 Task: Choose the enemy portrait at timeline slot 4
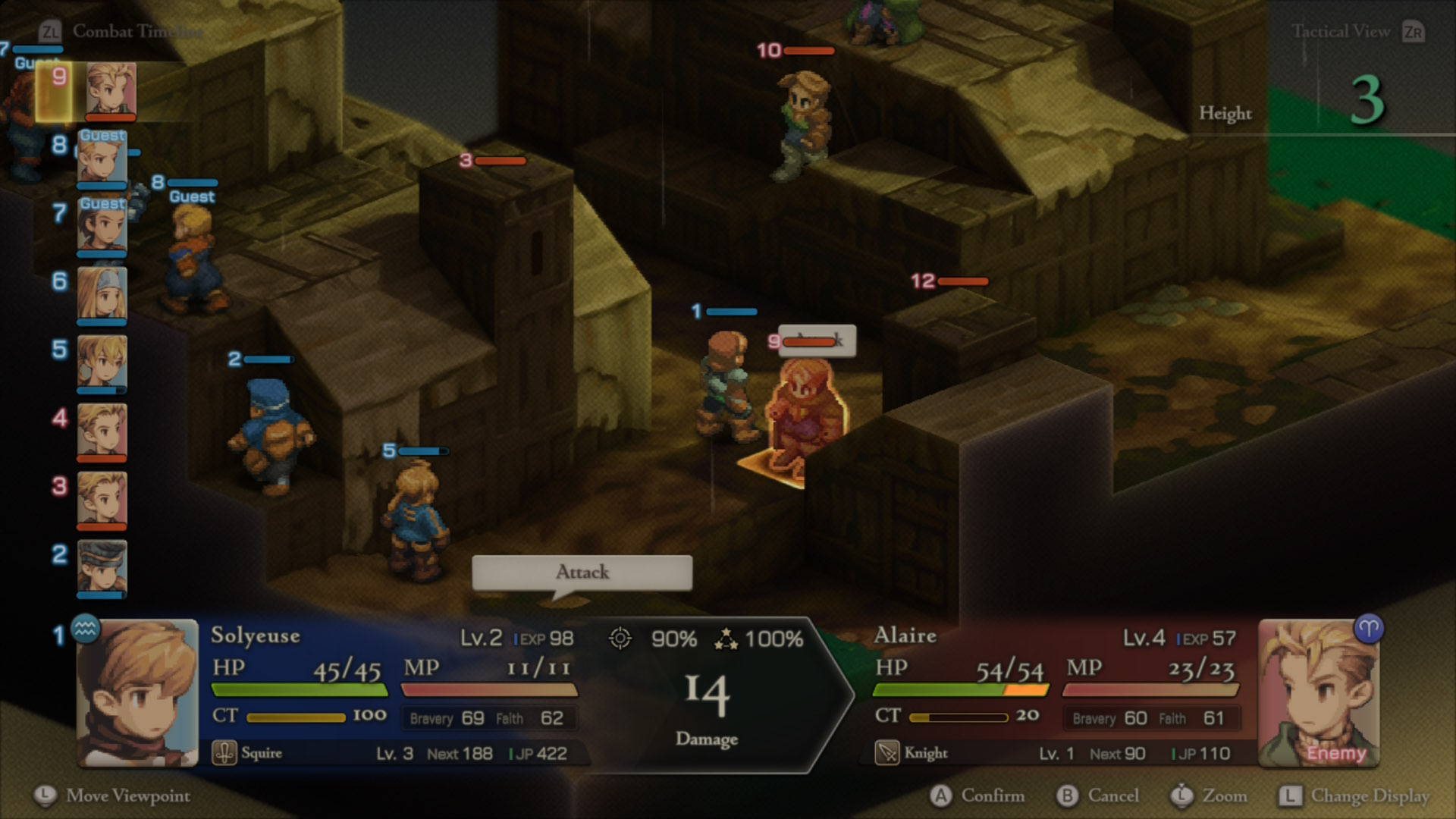(x=102, y=430)
